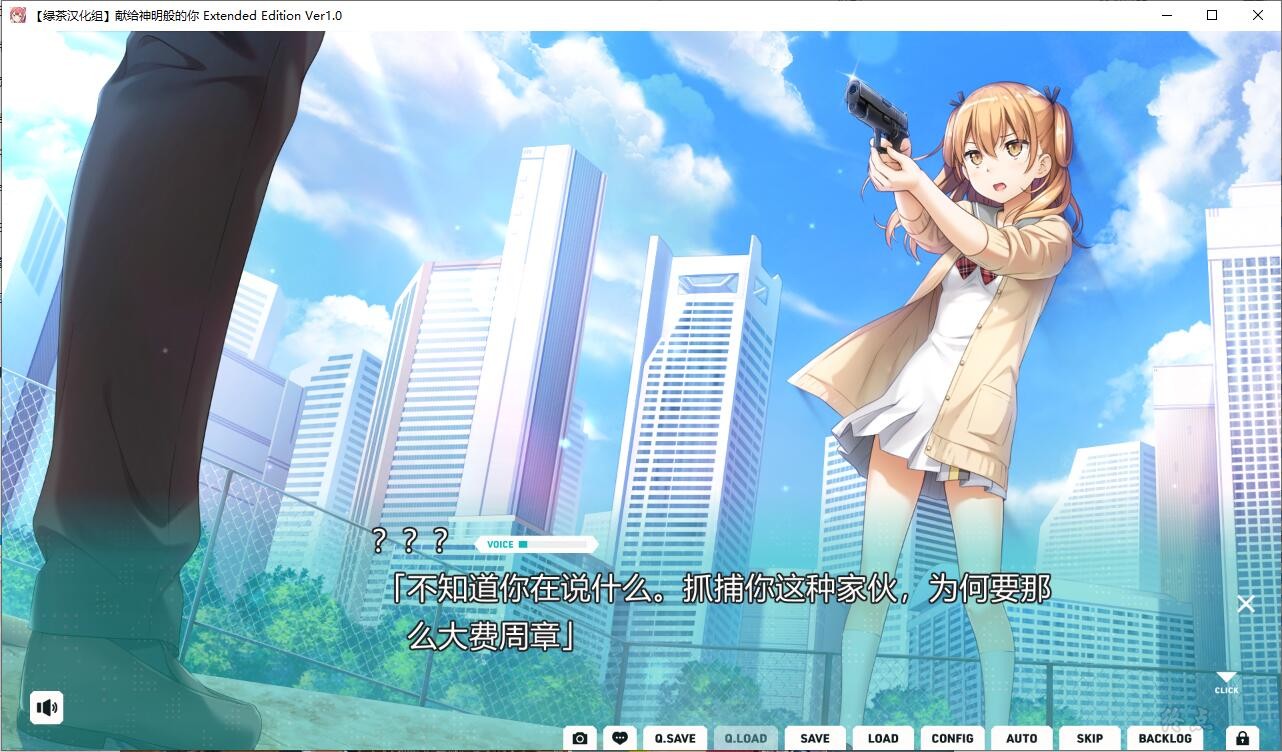Click the heart speech bubble icon
The width and height of the screenshot is (1282, 752).
[621, 738]
